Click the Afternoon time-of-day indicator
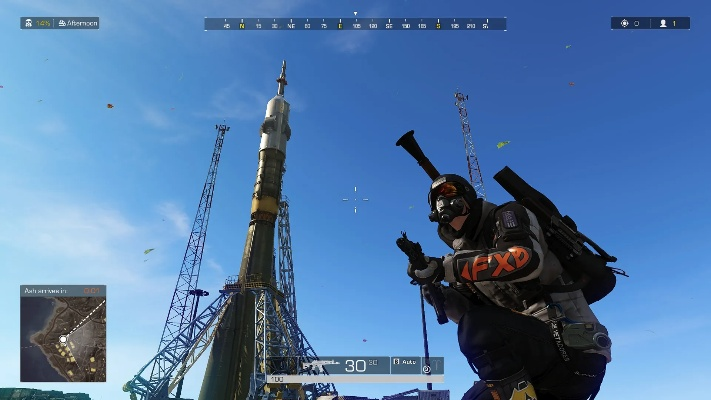 click(78, 23)
